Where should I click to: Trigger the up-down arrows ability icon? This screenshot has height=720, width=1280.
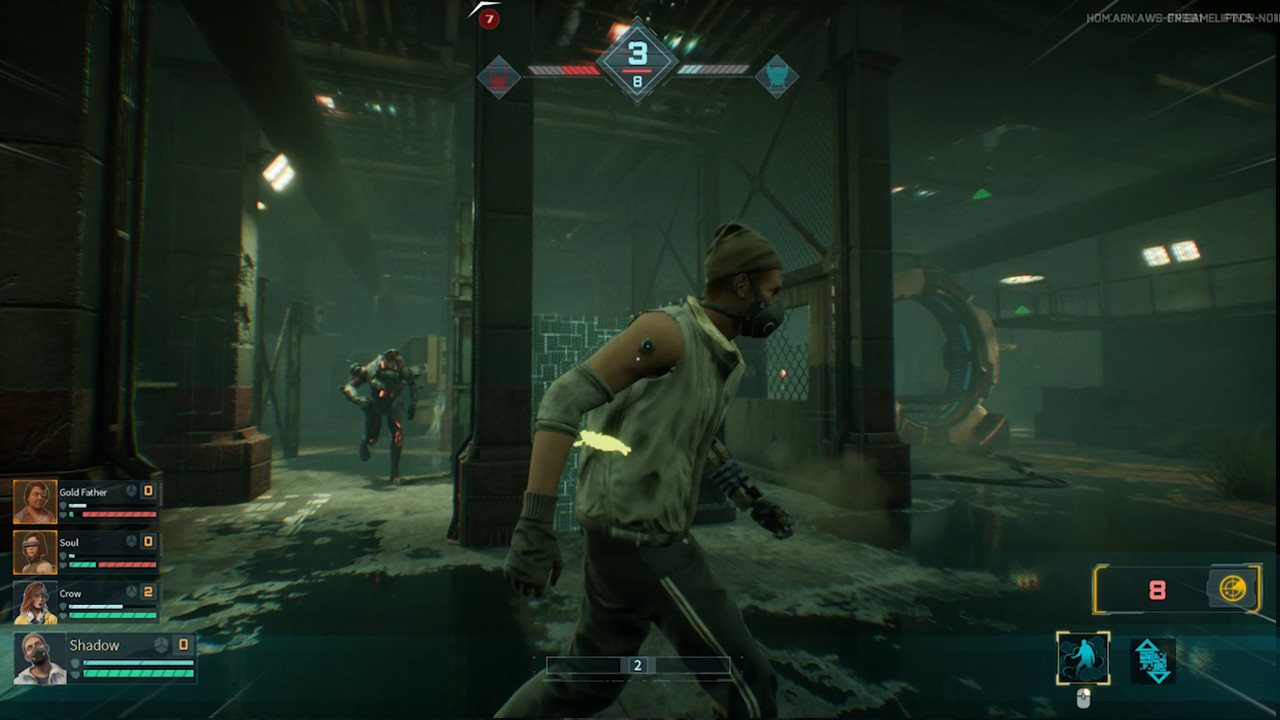(1153, 661)
